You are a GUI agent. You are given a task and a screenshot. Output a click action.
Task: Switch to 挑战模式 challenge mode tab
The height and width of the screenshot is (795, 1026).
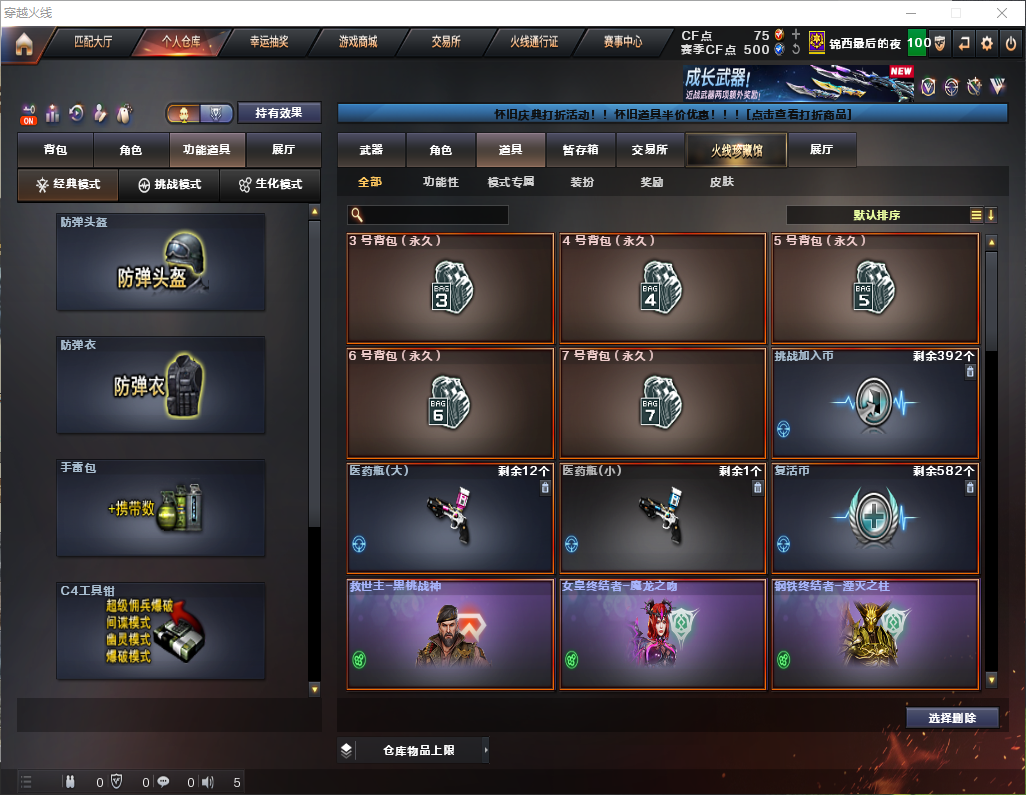[169, 185]
